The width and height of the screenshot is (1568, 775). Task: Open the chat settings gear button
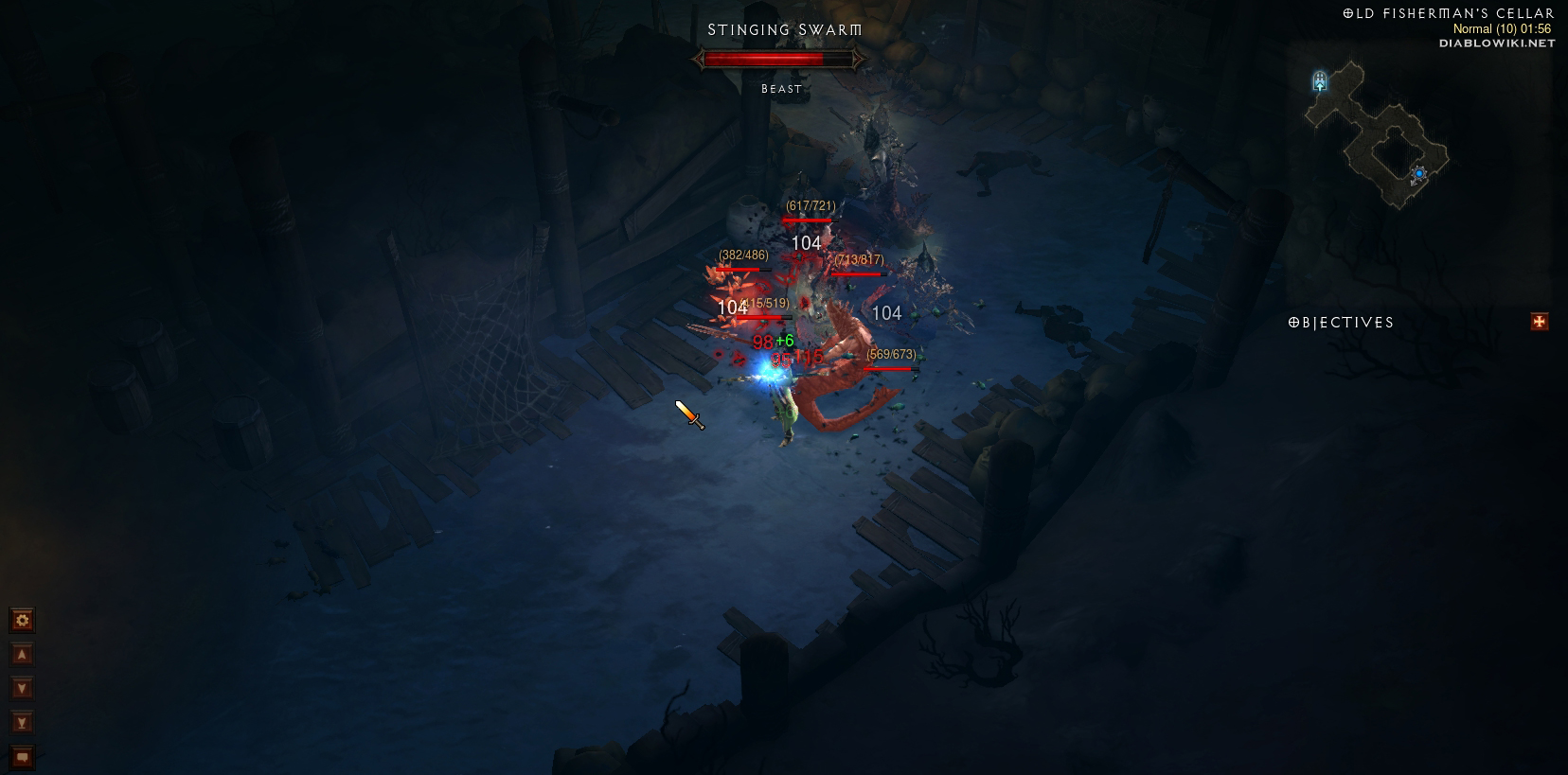click(x=22, y=621)
